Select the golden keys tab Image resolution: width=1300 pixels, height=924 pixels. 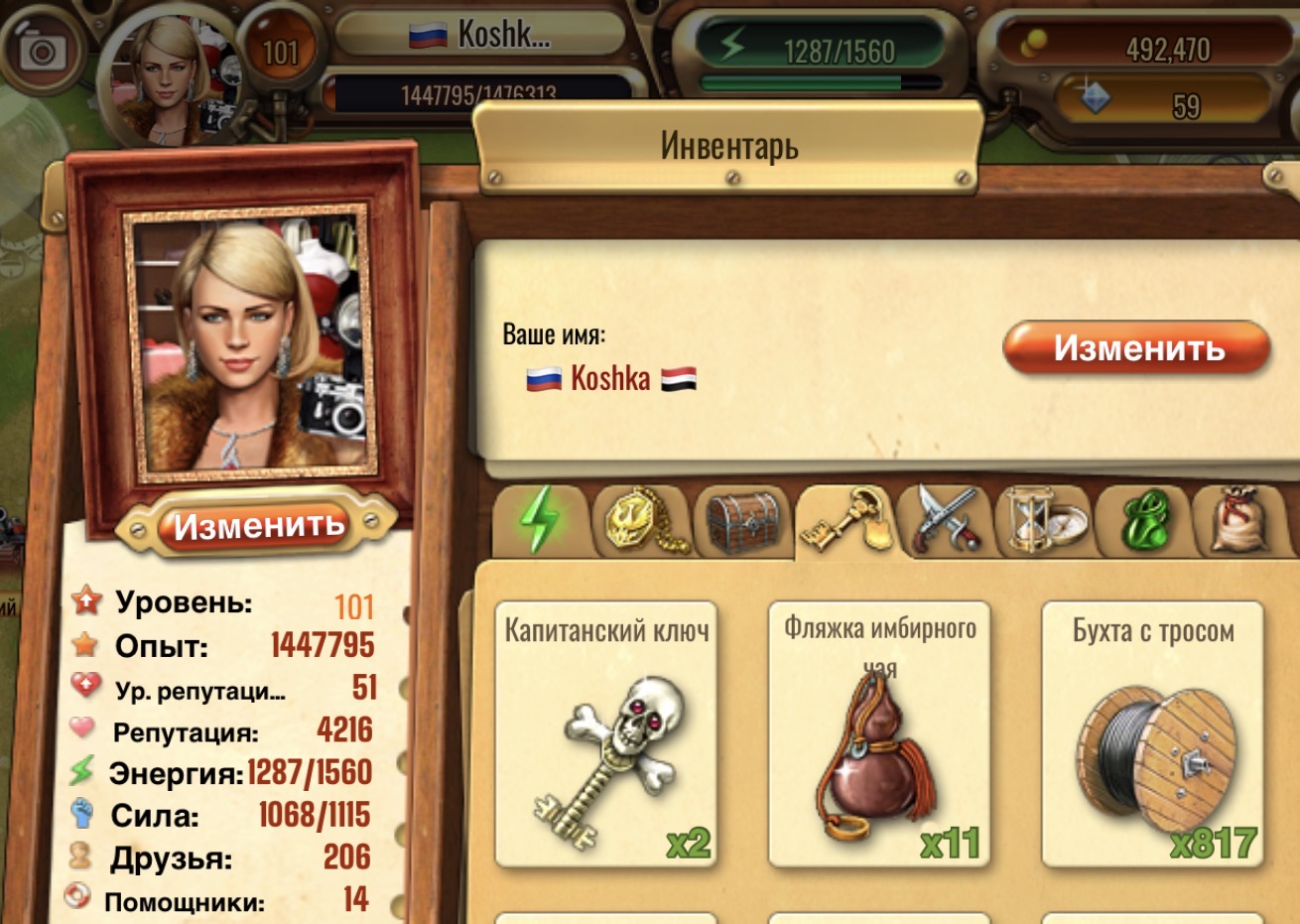tap(844, 519)
